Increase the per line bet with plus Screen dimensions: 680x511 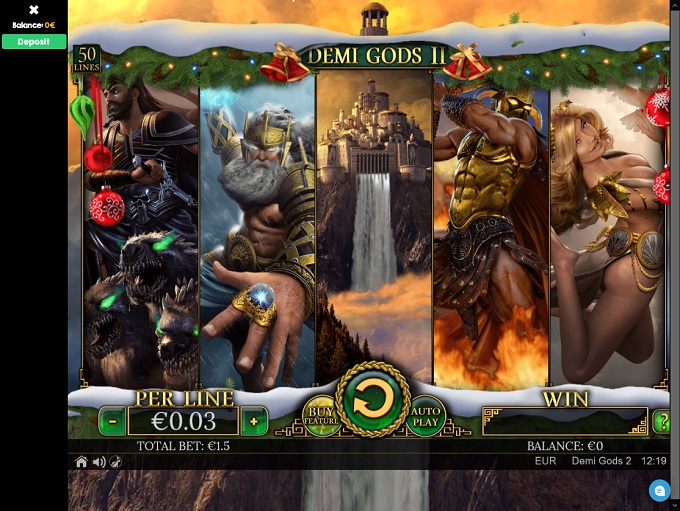tap(254, 421)
